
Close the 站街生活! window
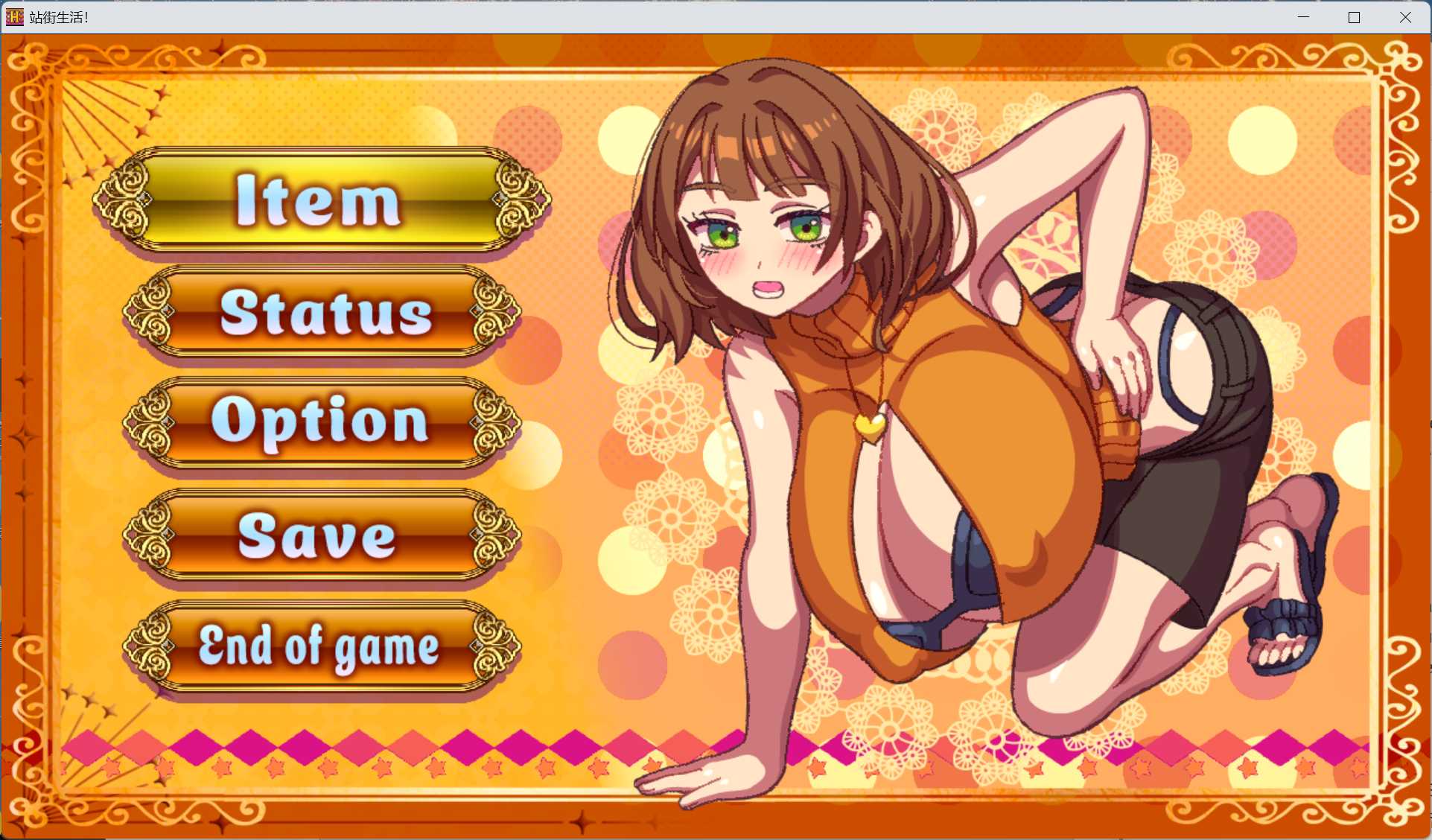pyautogui.click(x=1406, y=16)
